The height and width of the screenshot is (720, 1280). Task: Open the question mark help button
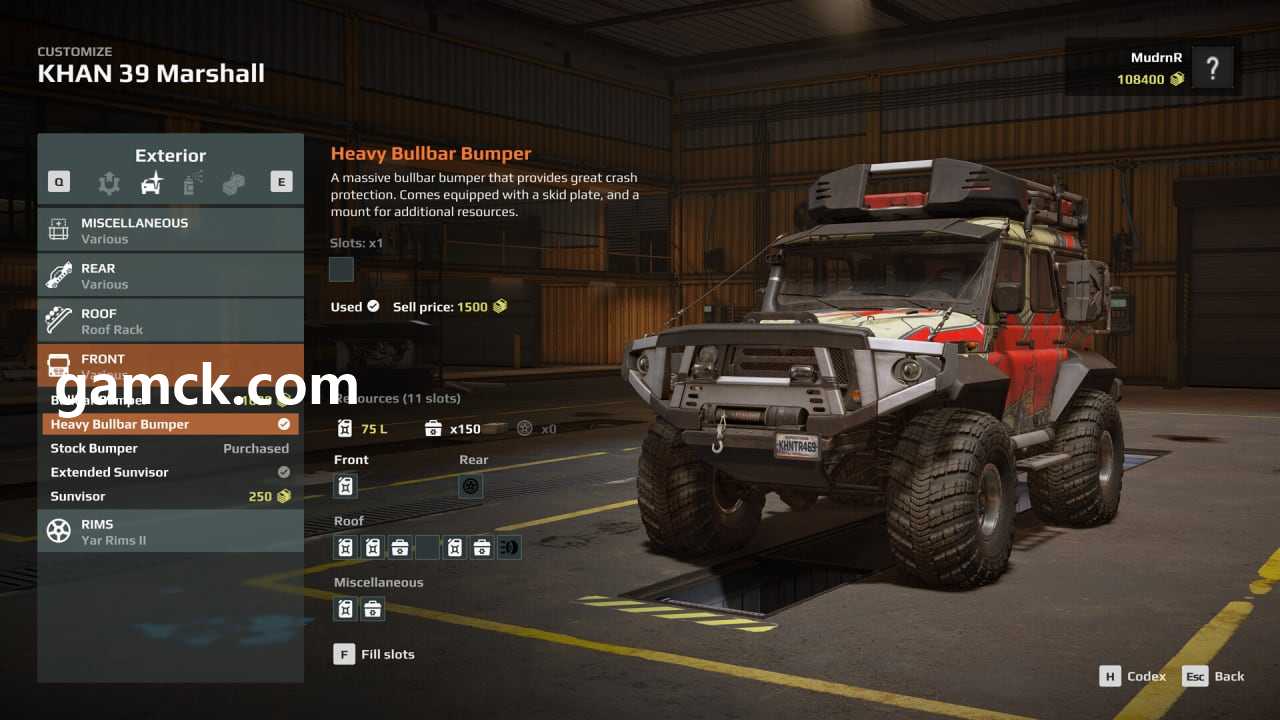(x=1212, y=69)
